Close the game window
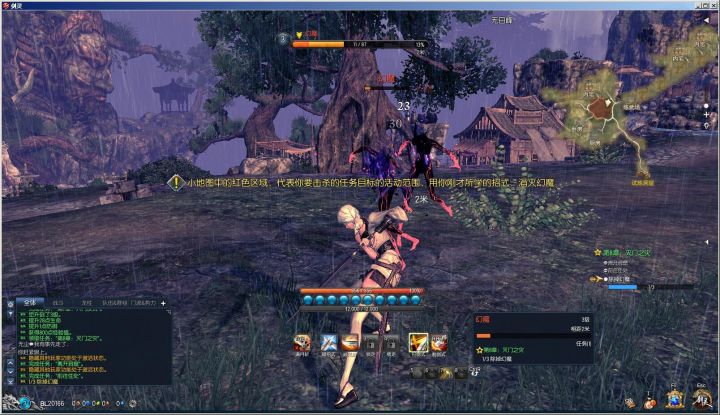This screenshot has width=720, height=415. pos(711,5)
